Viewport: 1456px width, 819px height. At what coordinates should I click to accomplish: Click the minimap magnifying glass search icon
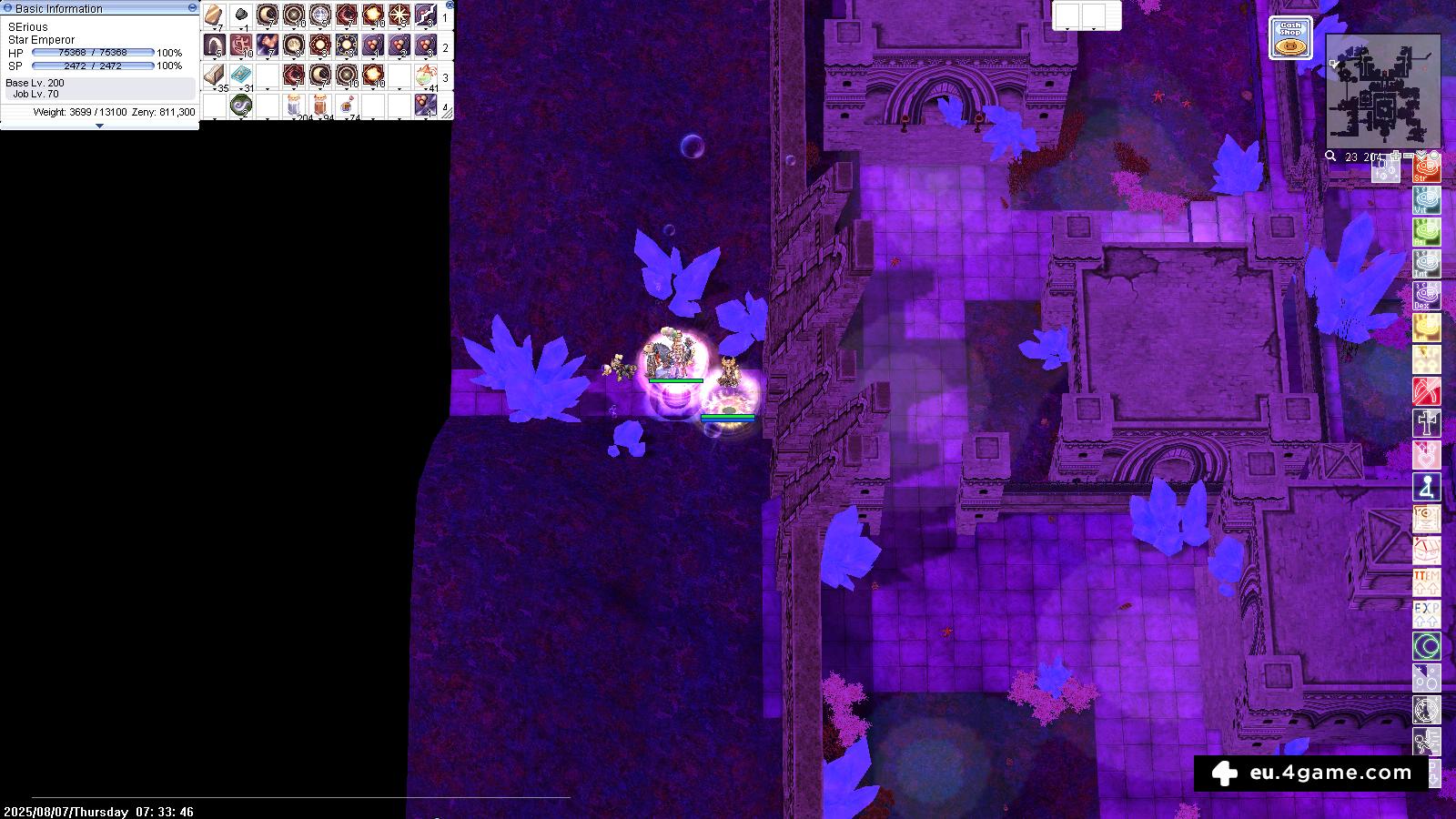1330,157
